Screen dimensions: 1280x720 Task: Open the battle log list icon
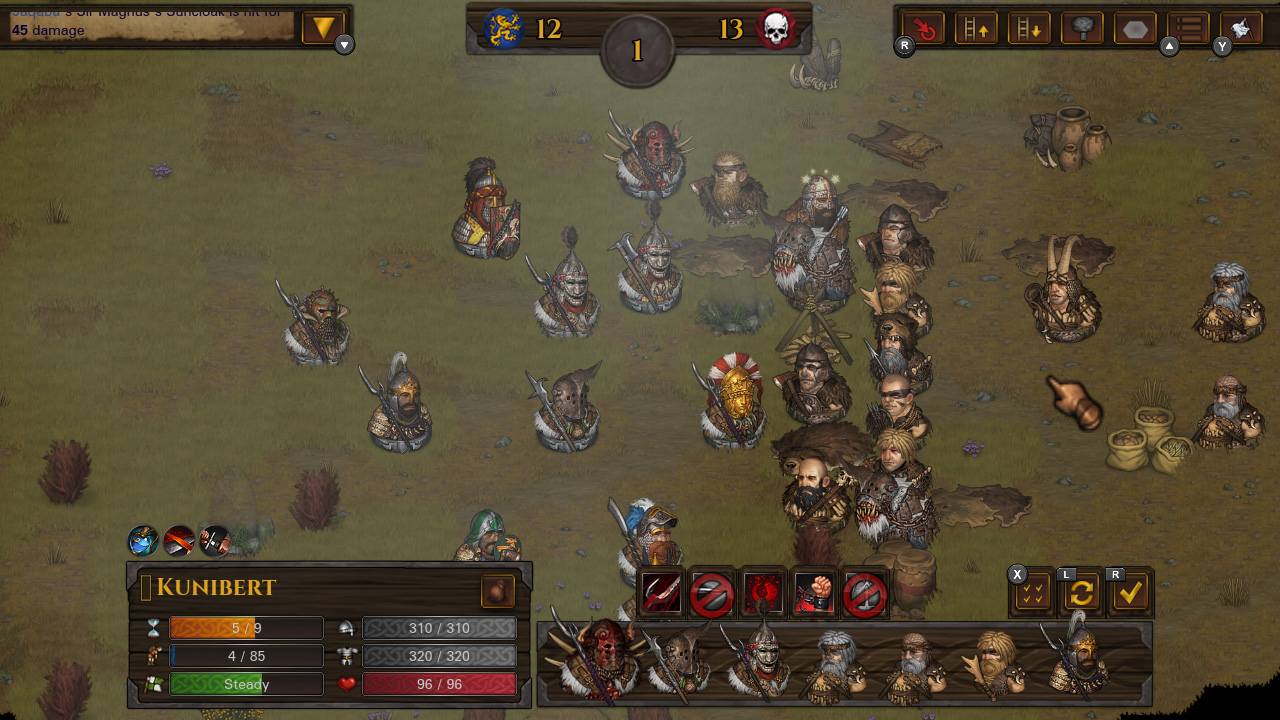[1188, 29]
